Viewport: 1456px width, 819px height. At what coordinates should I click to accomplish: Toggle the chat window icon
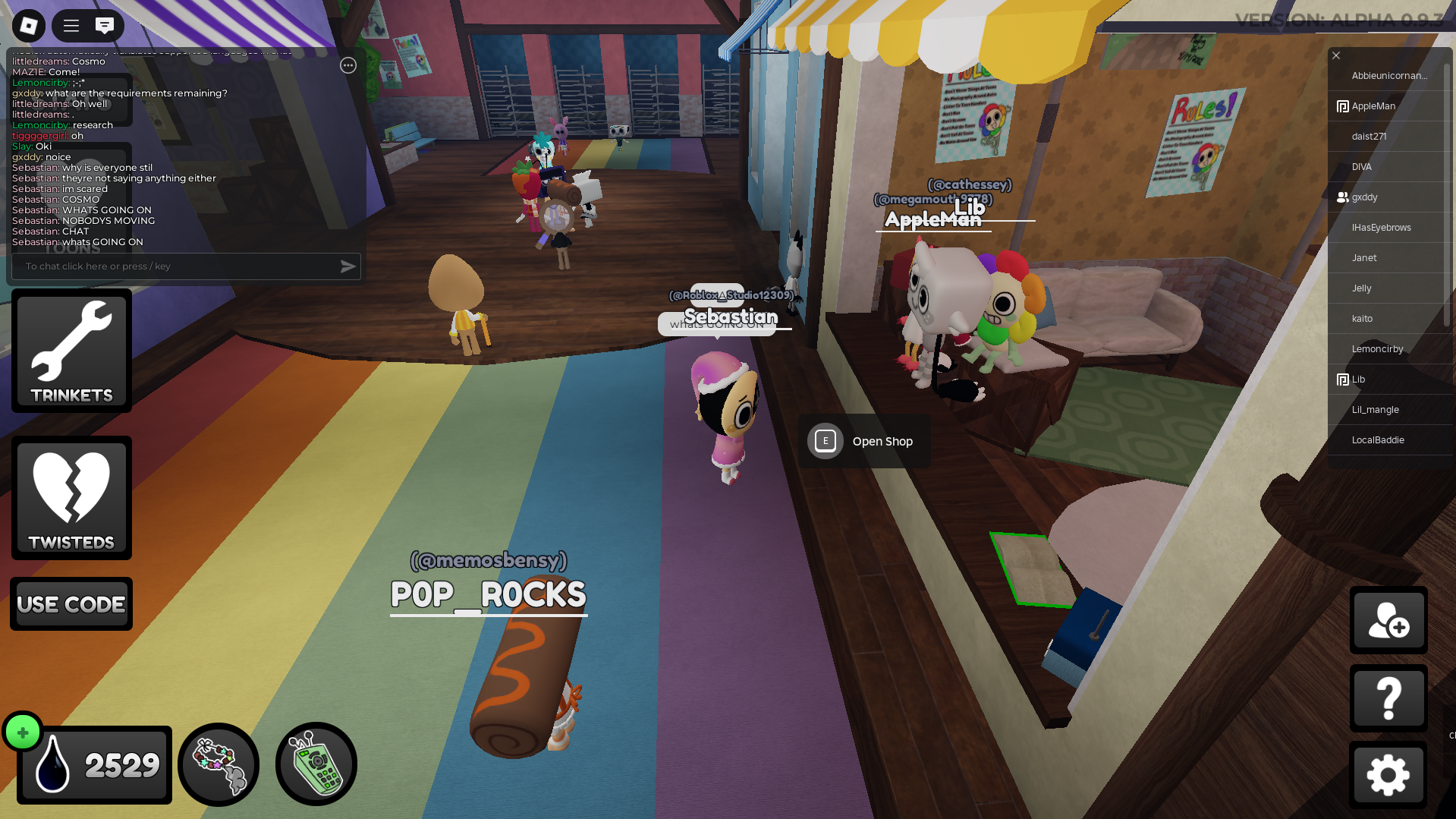pyautogui.click(x=105, y=26)
